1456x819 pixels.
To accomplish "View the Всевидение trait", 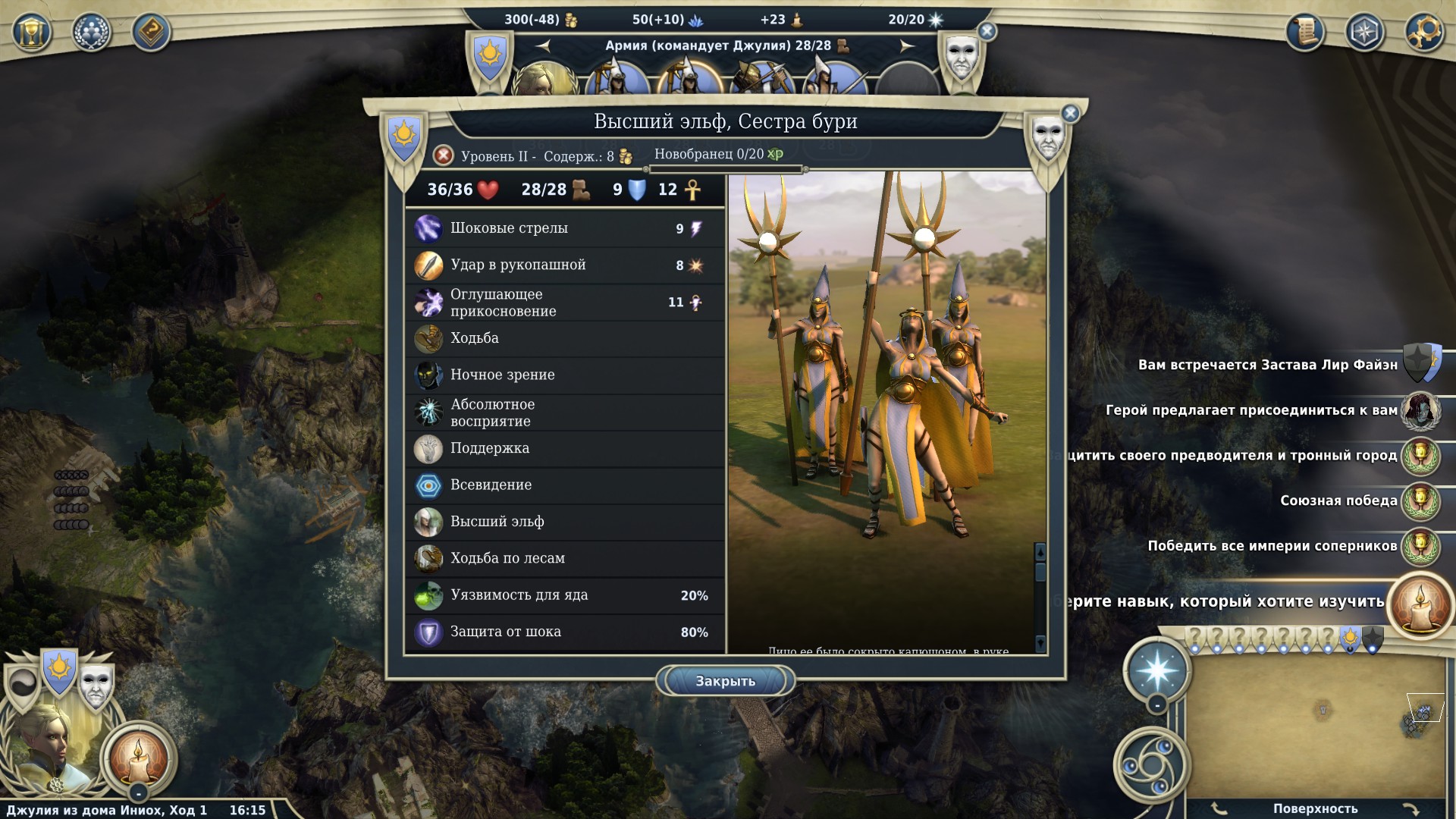I will click(565, 485).
